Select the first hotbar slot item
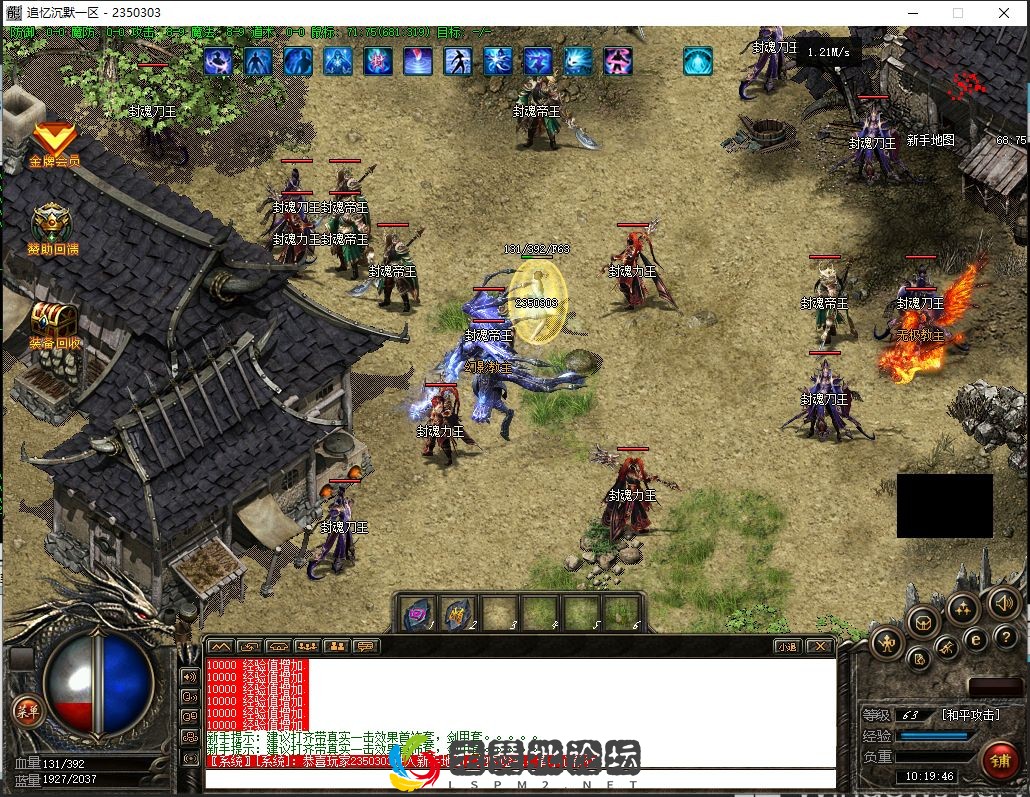 click(x=416, y=612)
